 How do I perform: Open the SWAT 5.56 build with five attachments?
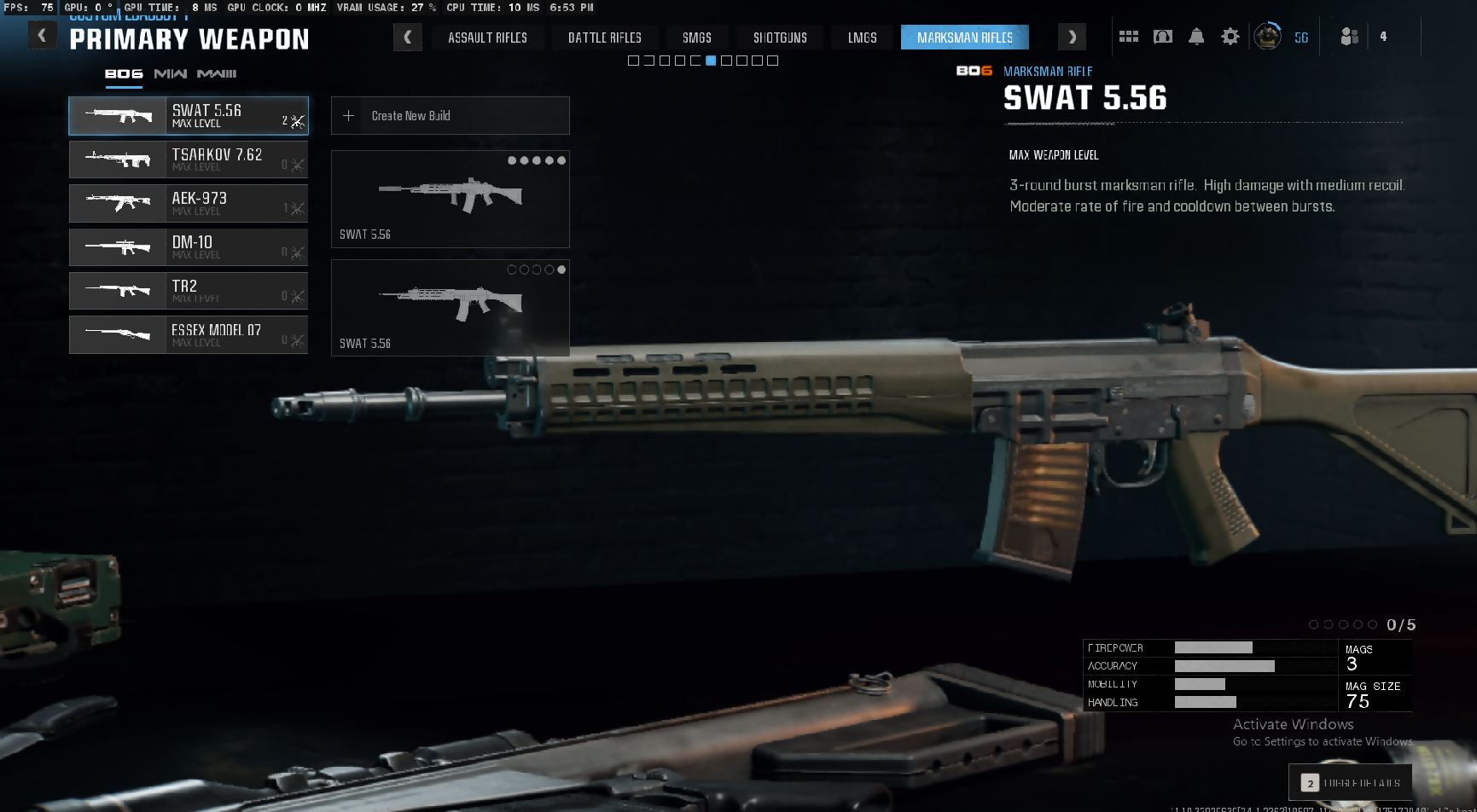coord(450,200)
